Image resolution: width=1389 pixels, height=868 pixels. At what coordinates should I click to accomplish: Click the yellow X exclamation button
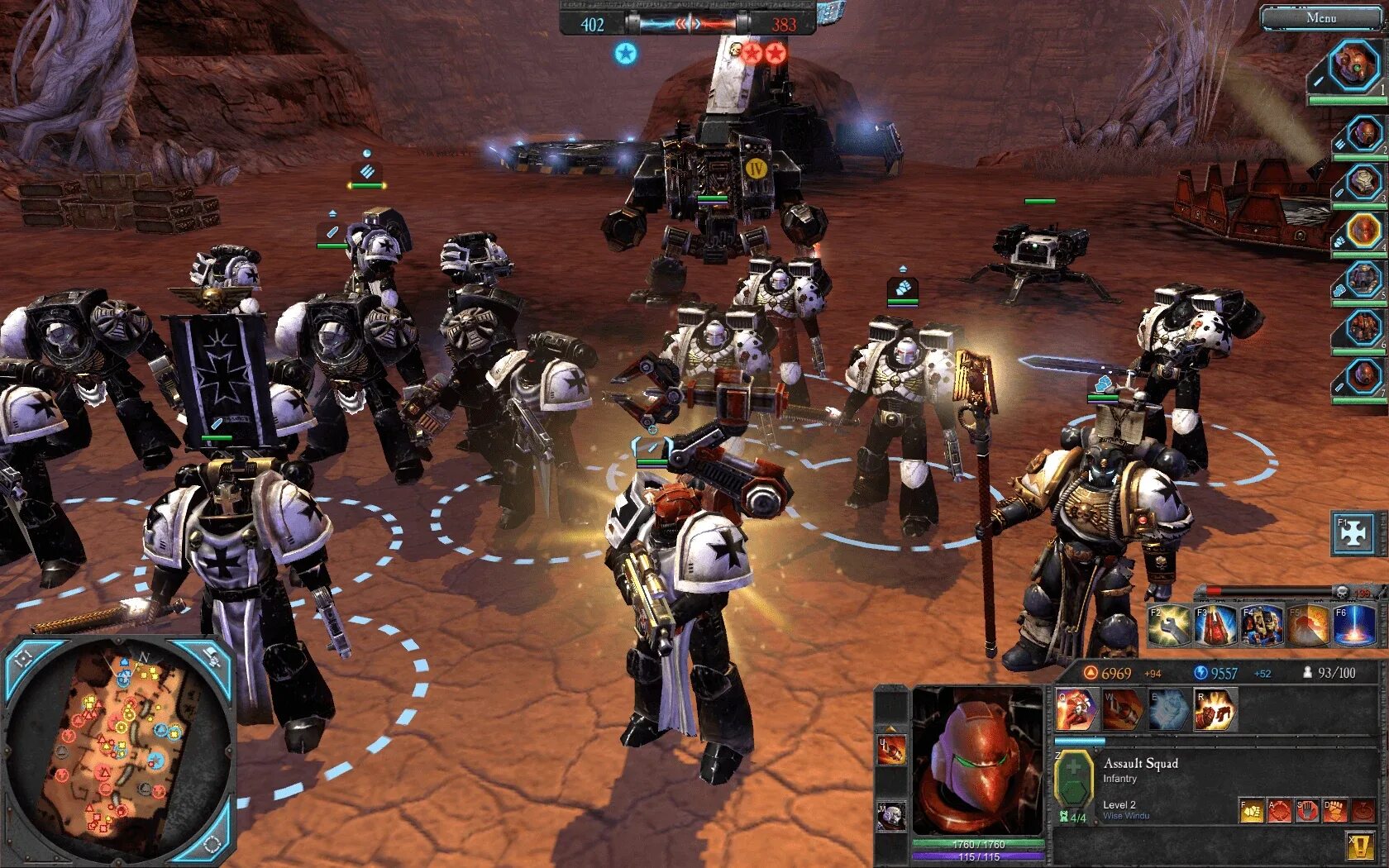point(1360,844)
